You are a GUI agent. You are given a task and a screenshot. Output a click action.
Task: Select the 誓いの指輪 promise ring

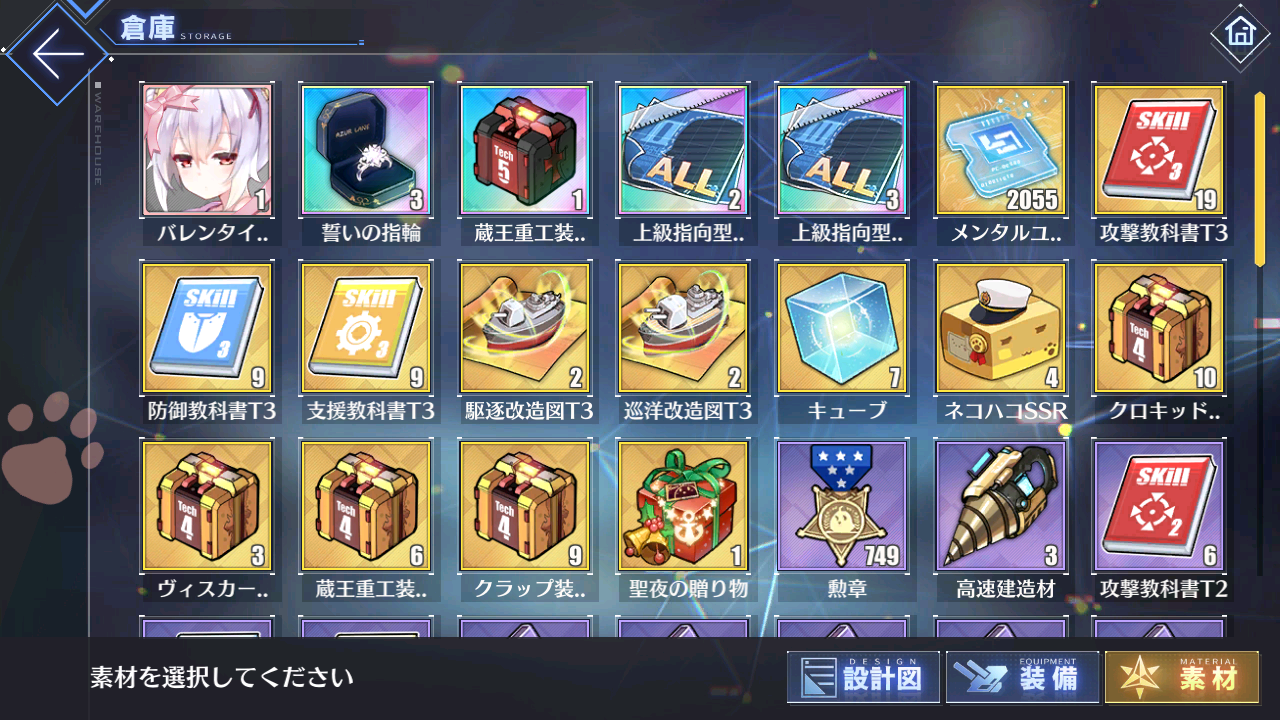[367, 150]
